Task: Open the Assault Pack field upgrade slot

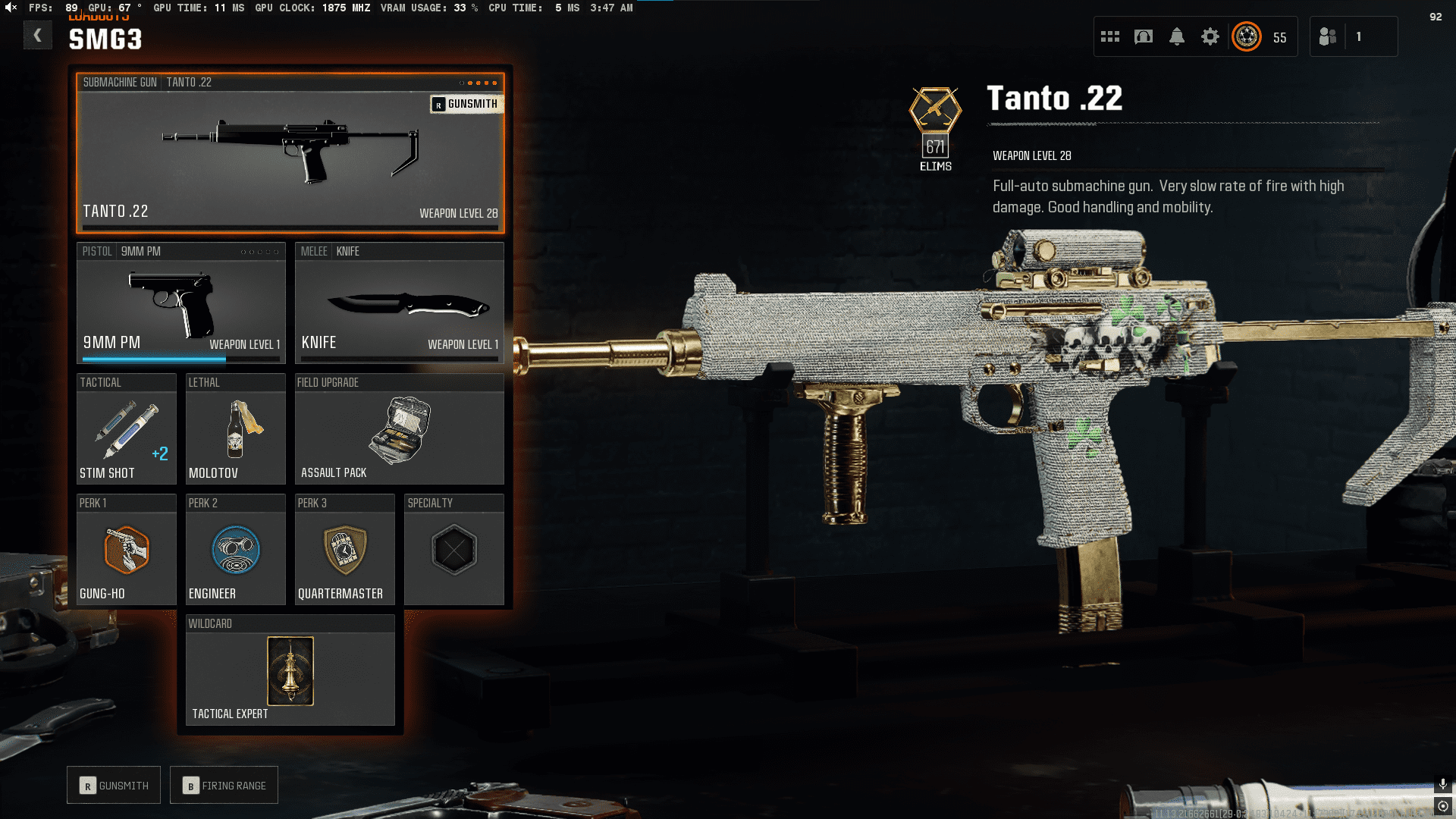Action: (x=399, y=429)
